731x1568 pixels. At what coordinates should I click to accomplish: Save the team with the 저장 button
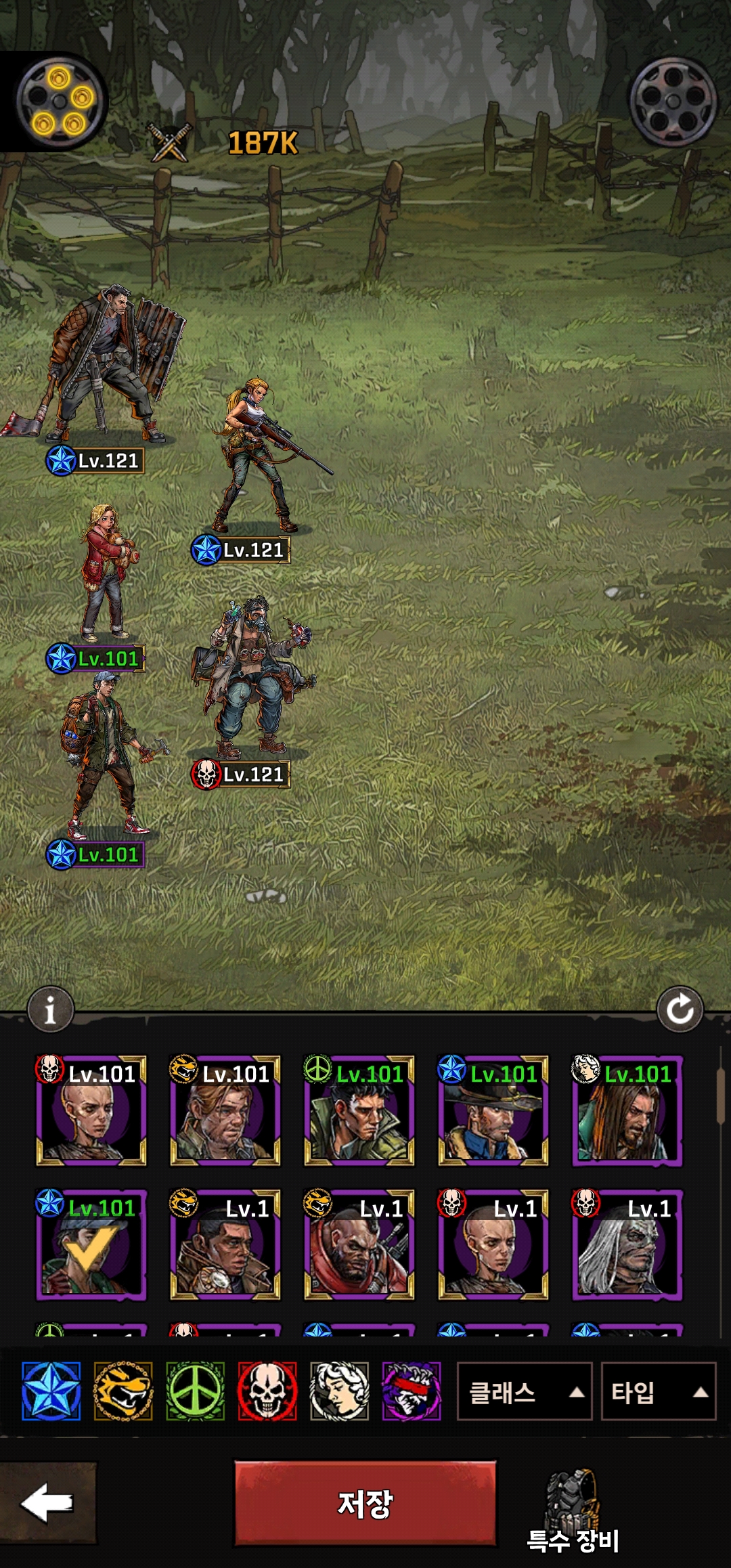(x=365, y=1503)
